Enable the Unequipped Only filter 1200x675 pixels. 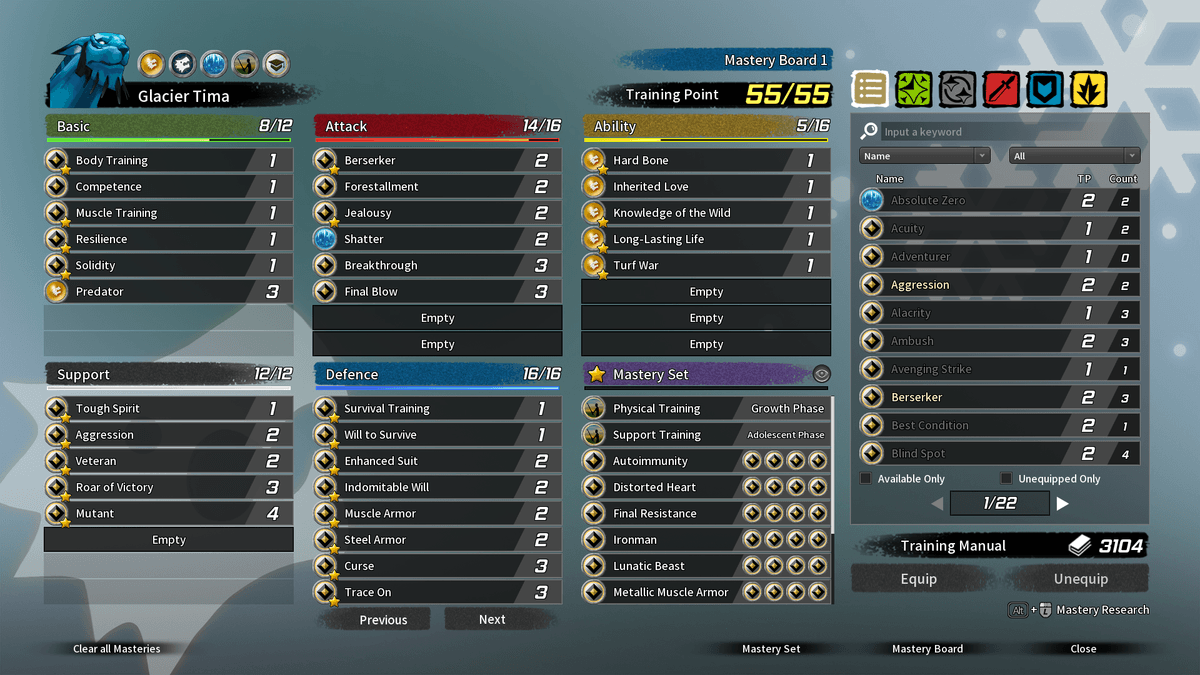pyautogui.click(x=1006, y=479)
